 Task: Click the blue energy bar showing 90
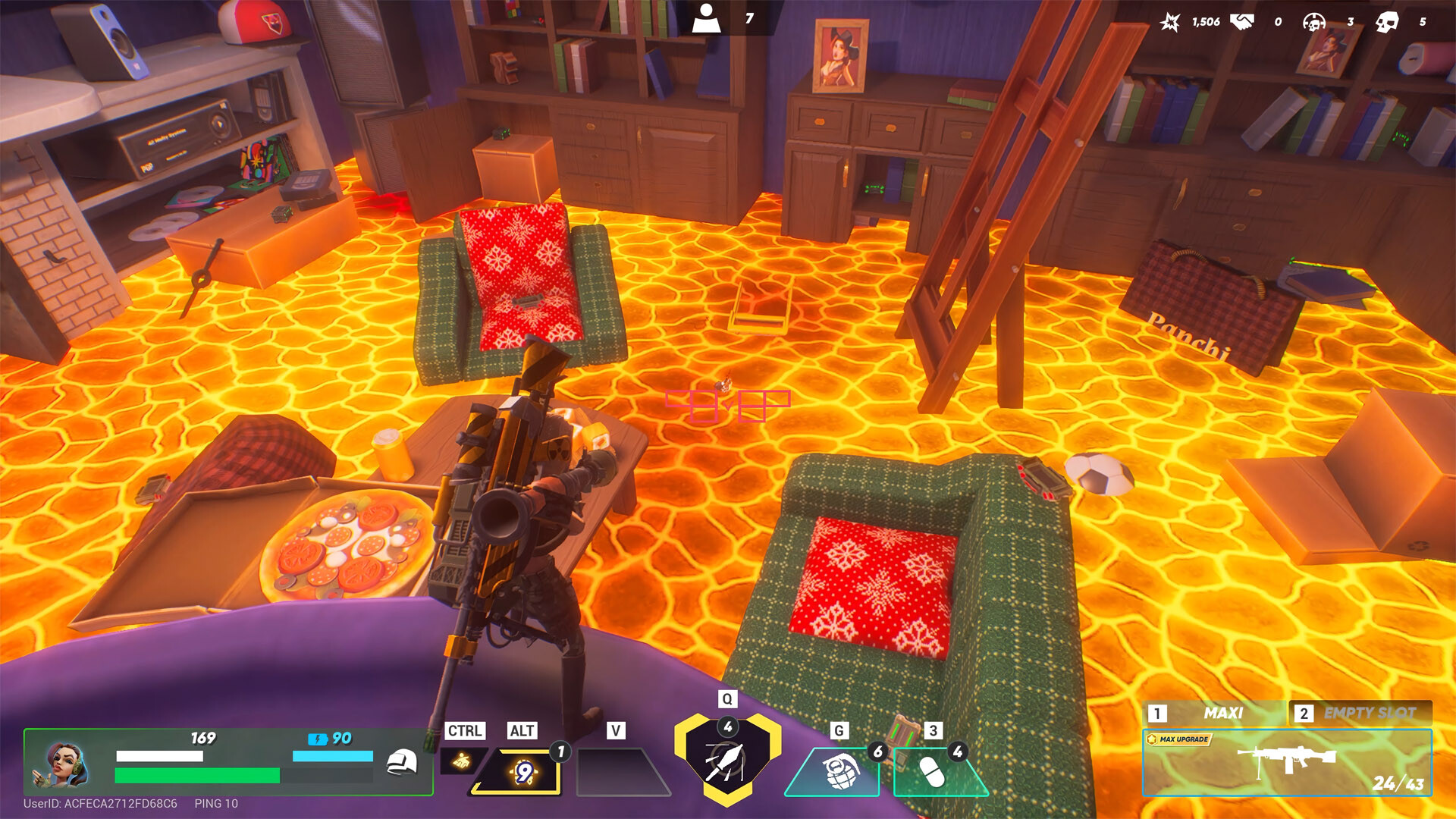point(331,755)
